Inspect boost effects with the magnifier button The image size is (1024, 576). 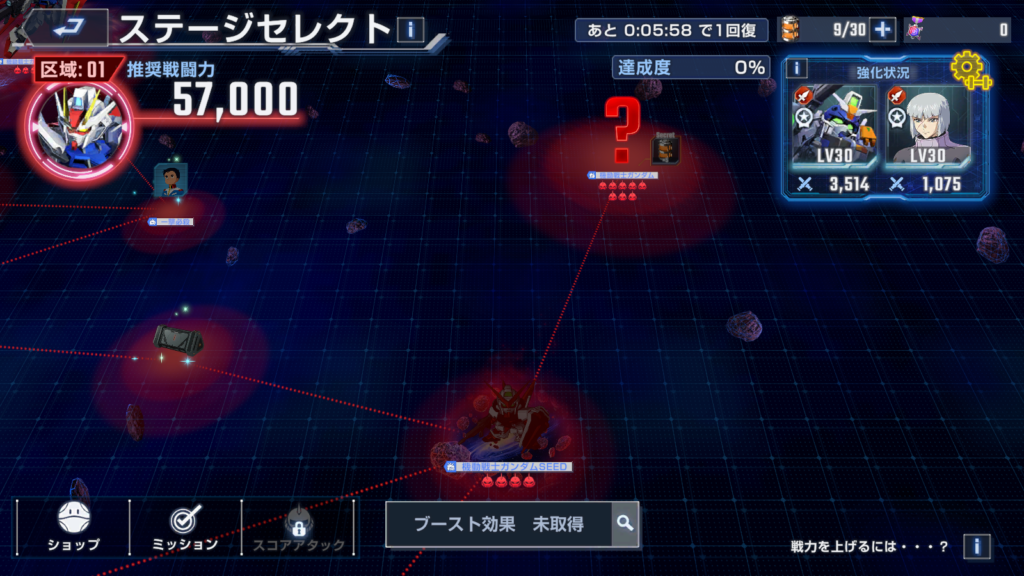(625, 523)
